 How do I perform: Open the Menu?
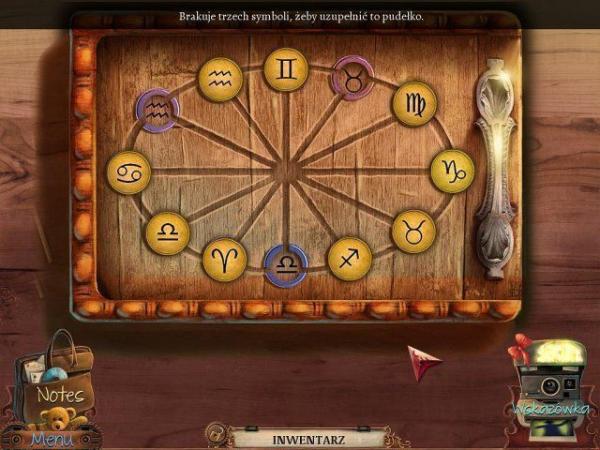point(52,438)
